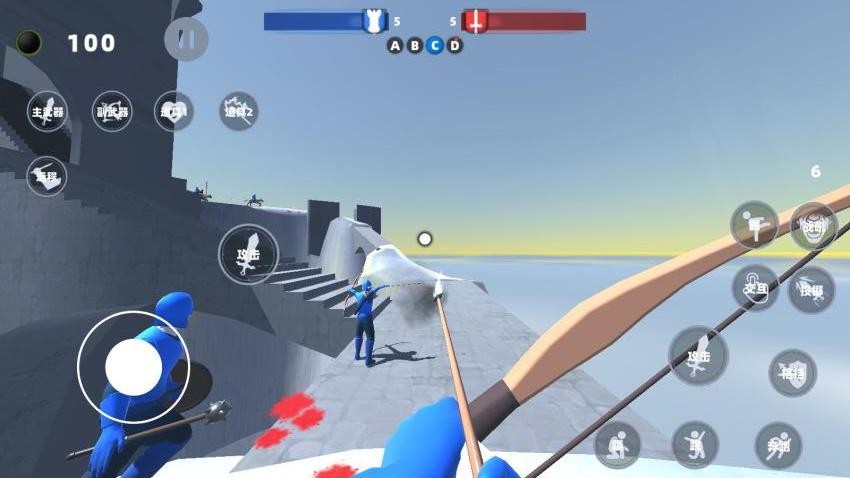
Task: Tap the shouting face battle cry button
Action: (813, 225)
